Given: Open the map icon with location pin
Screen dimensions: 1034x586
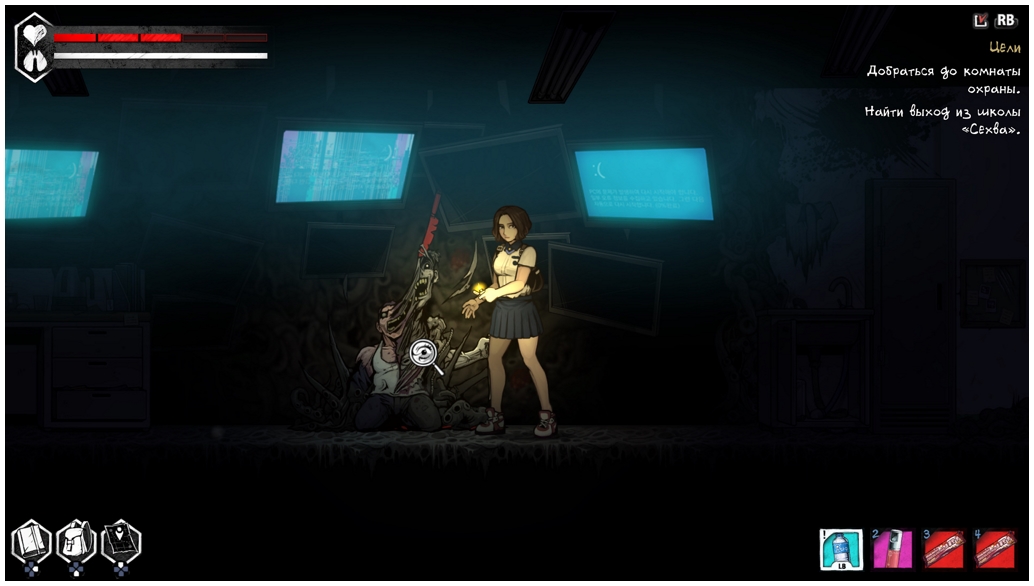Looking at the screenshot, I should (x=121, y=542).
